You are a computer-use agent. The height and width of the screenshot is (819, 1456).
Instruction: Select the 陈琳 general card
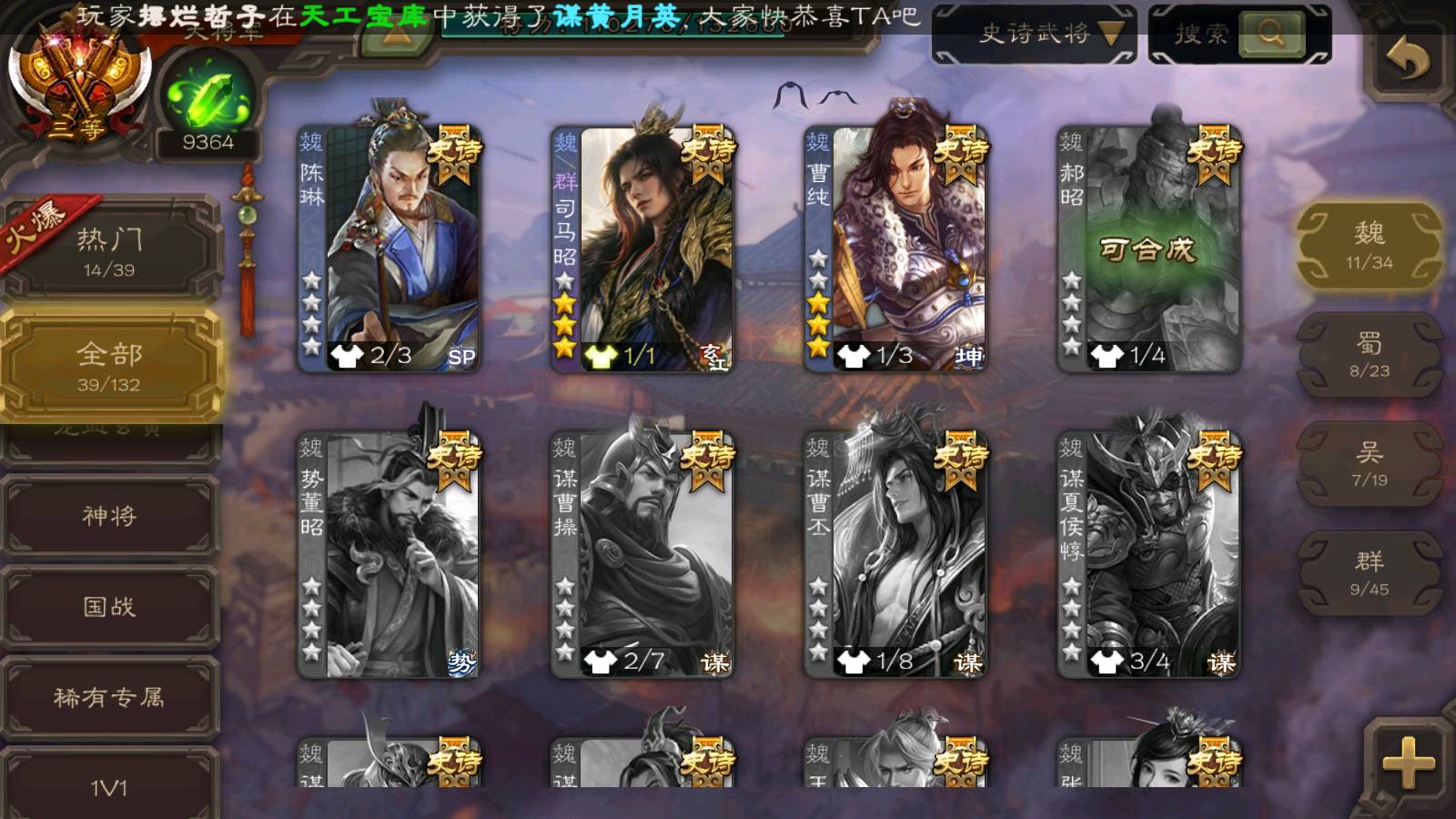pos(389,248)
